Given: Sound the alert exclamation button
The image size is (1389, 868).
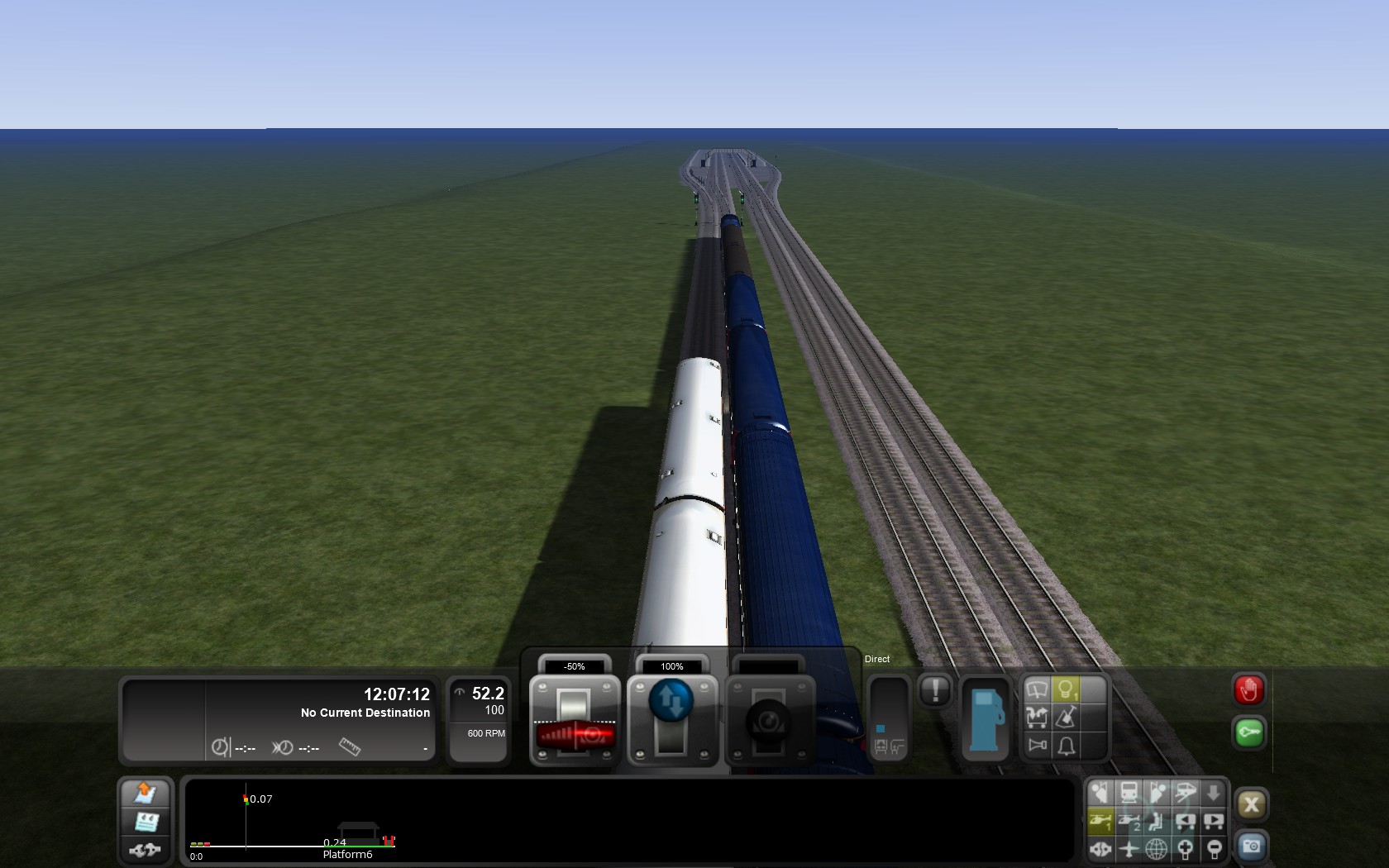Looking at the screenshot, I should [935, 690].
